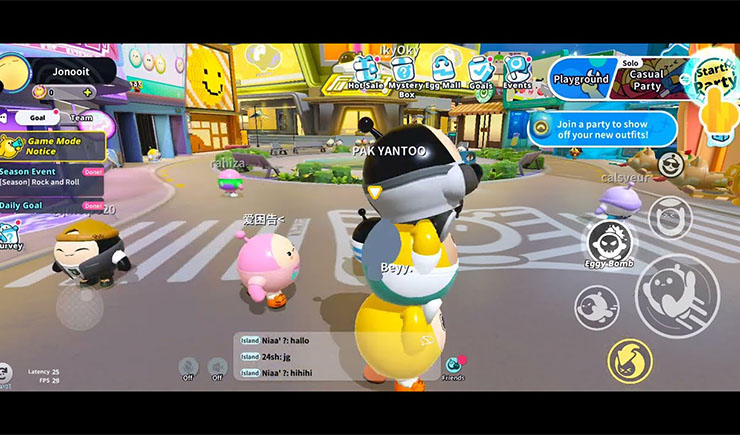740x435 pixels.
Task: View the Season Event Rock and Roll goal
Action: (x=50, y=176)
